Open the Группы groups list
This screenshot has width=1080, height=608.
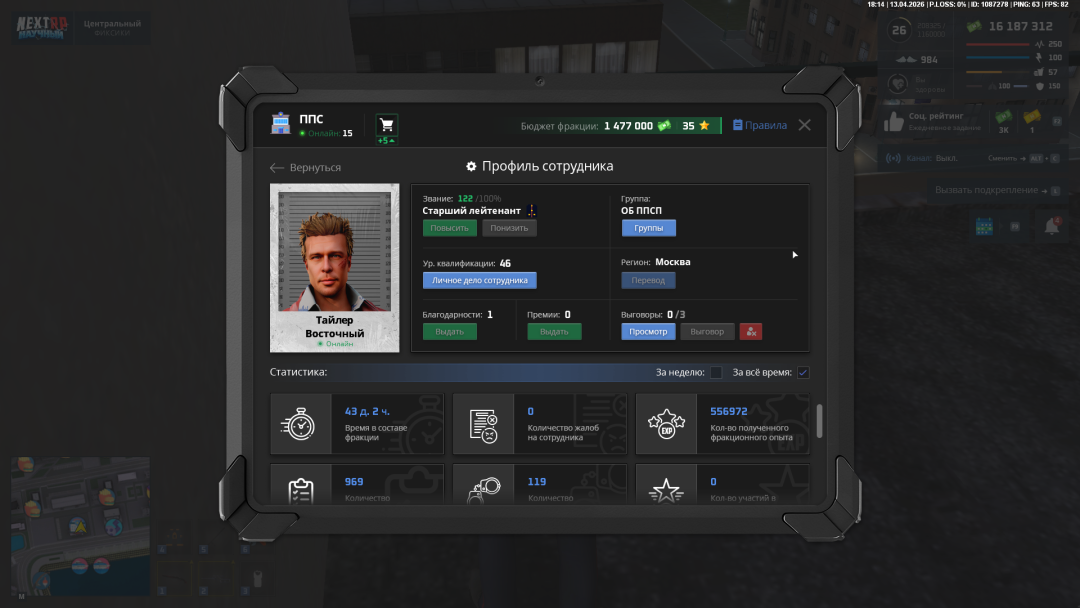coord(648,228)
